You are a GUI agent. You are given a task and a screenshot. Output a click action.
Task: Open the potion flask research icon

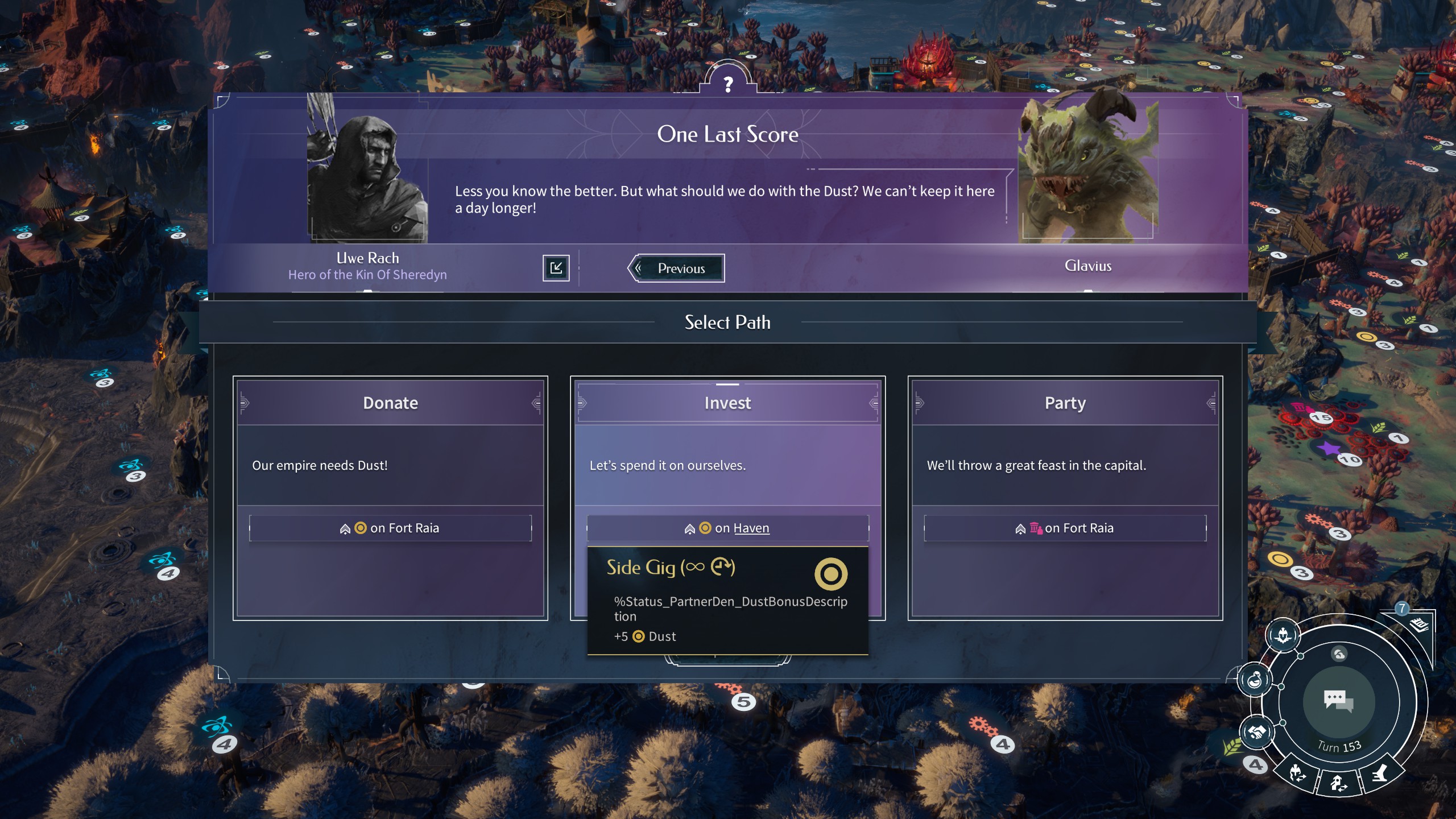(1255, 680)
